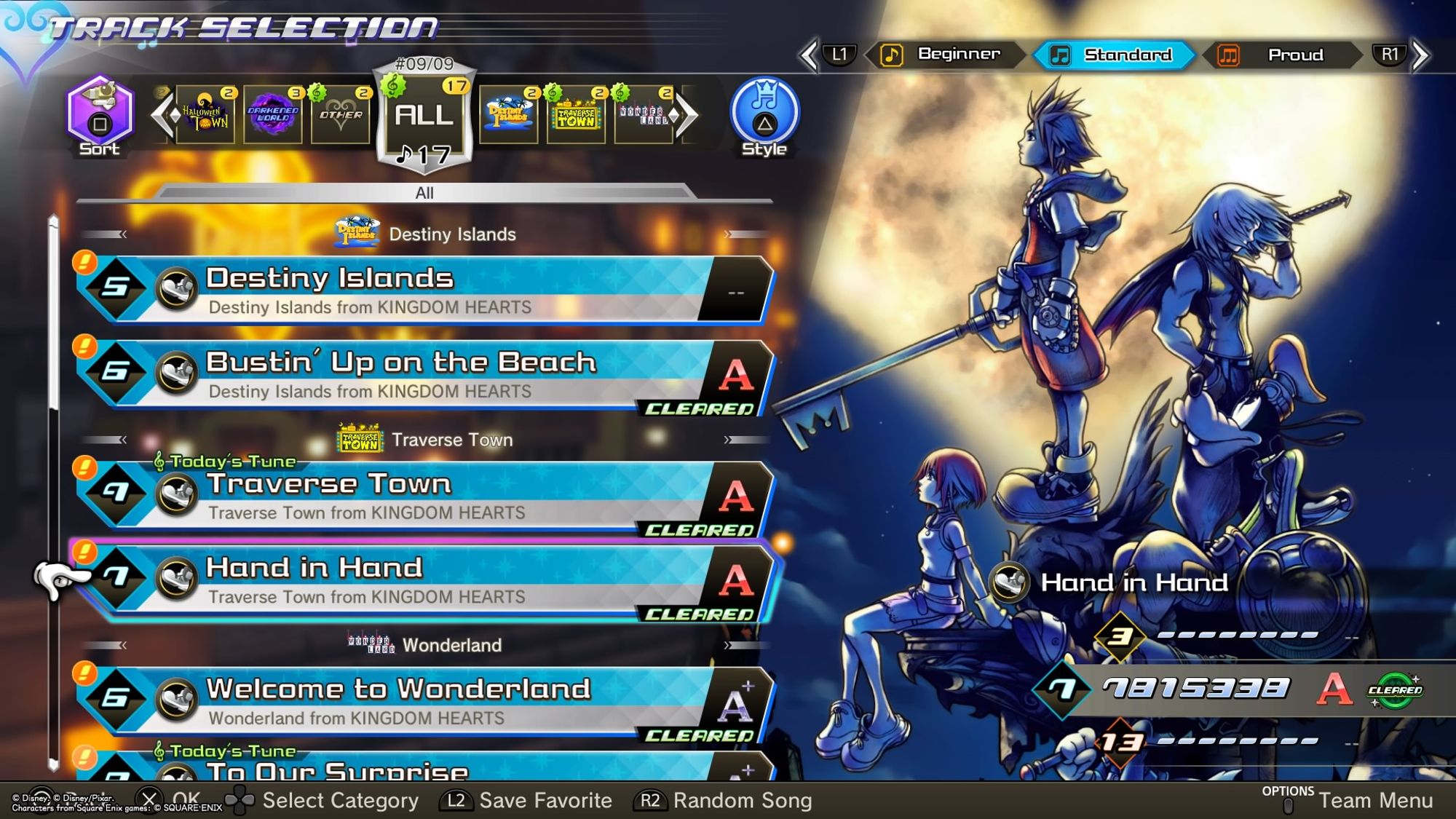
Task: Click the right arrow of the category carousel
Action: (685, 115)
